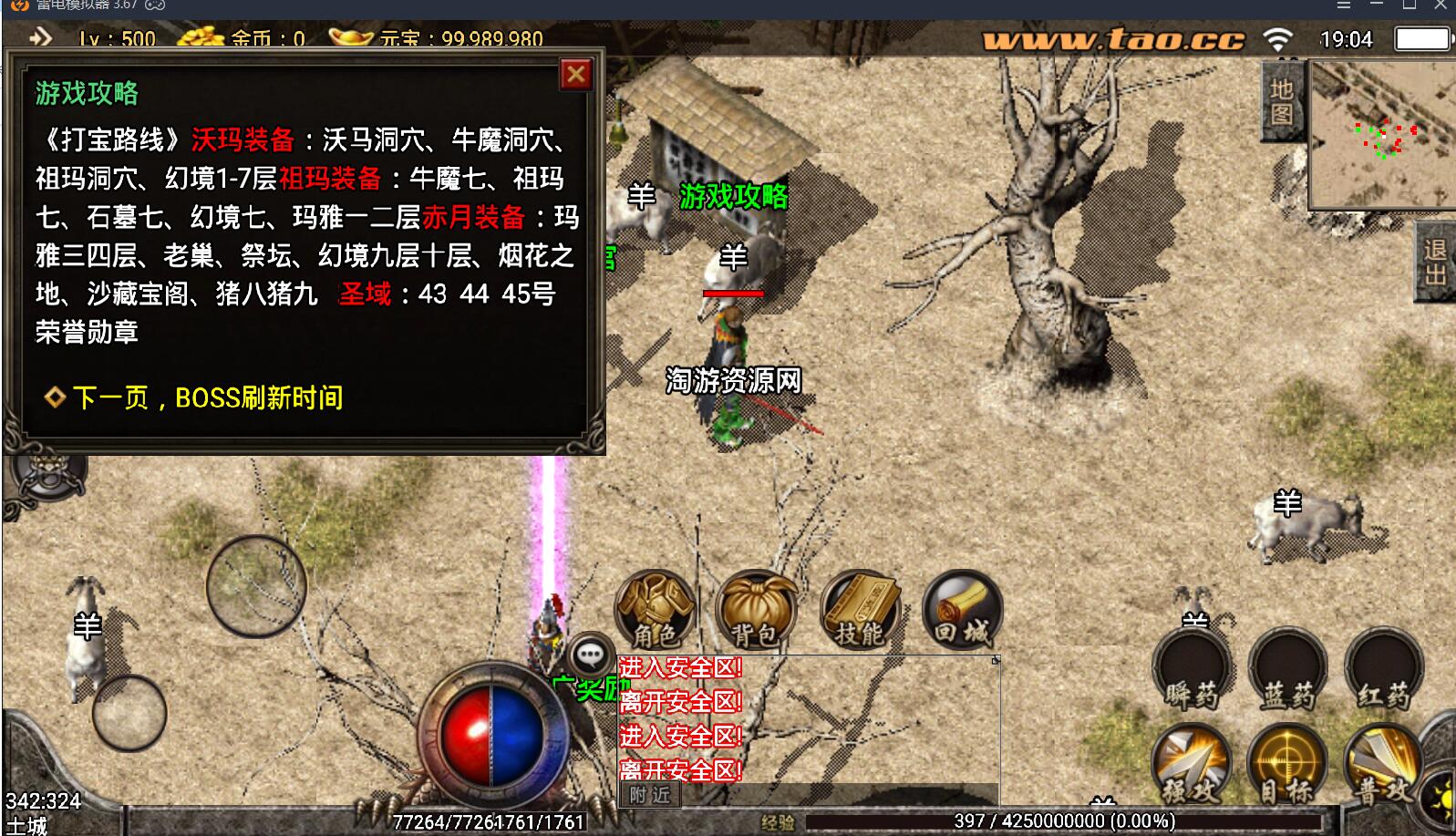The width and height of the screenshot is (1456, 836).
Task: Use the 红药 health potion slot
Action: (x=1383, y=672)
